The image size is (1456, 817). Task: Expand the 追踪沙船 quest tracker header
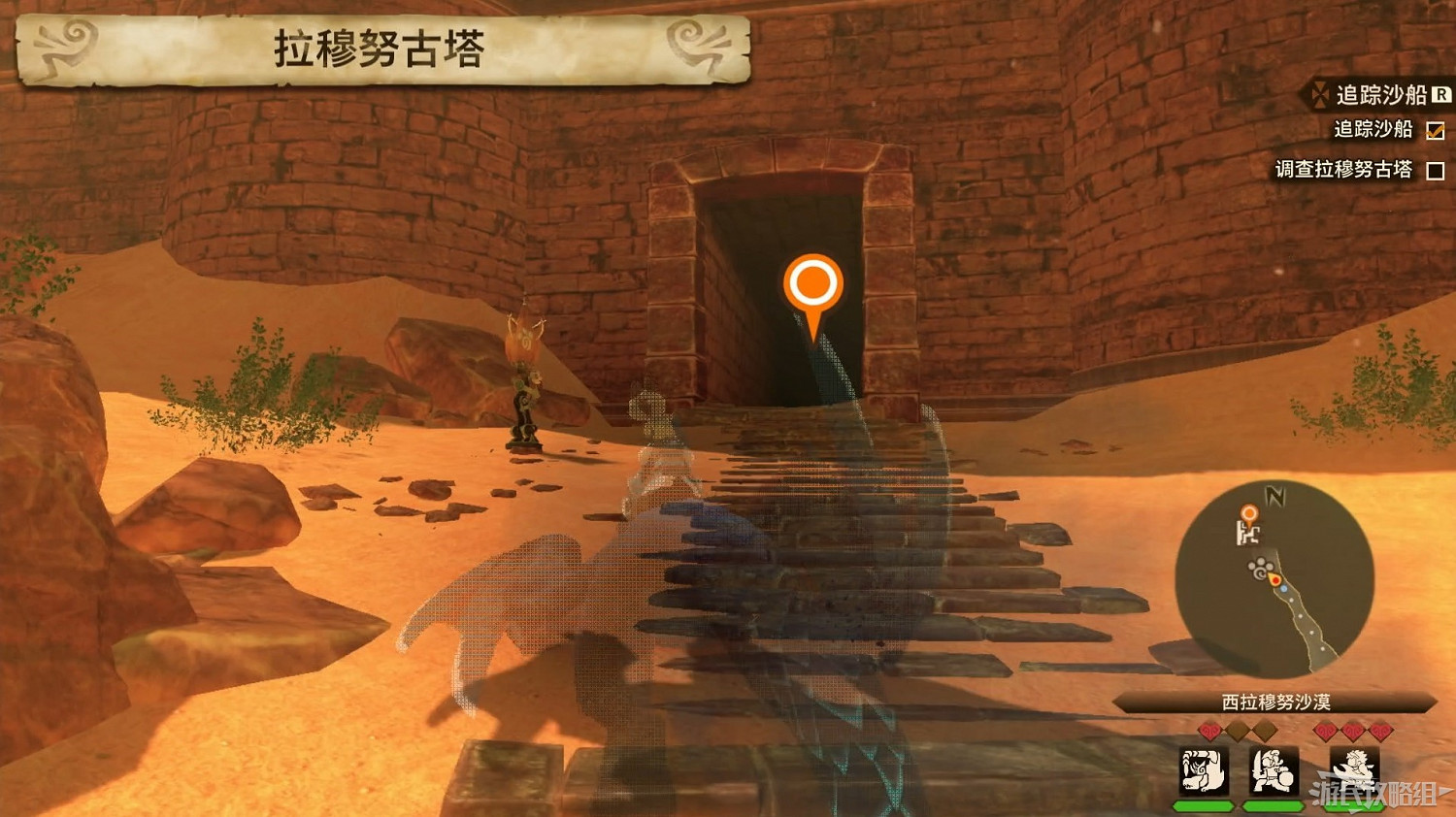1382,95
